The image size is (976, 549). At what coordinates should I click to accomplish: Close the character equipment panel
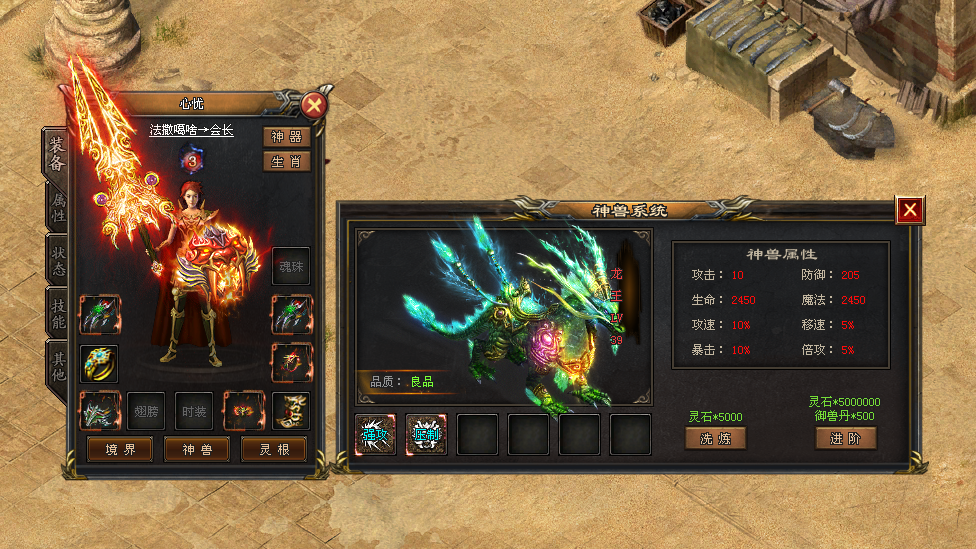point(314,104)
